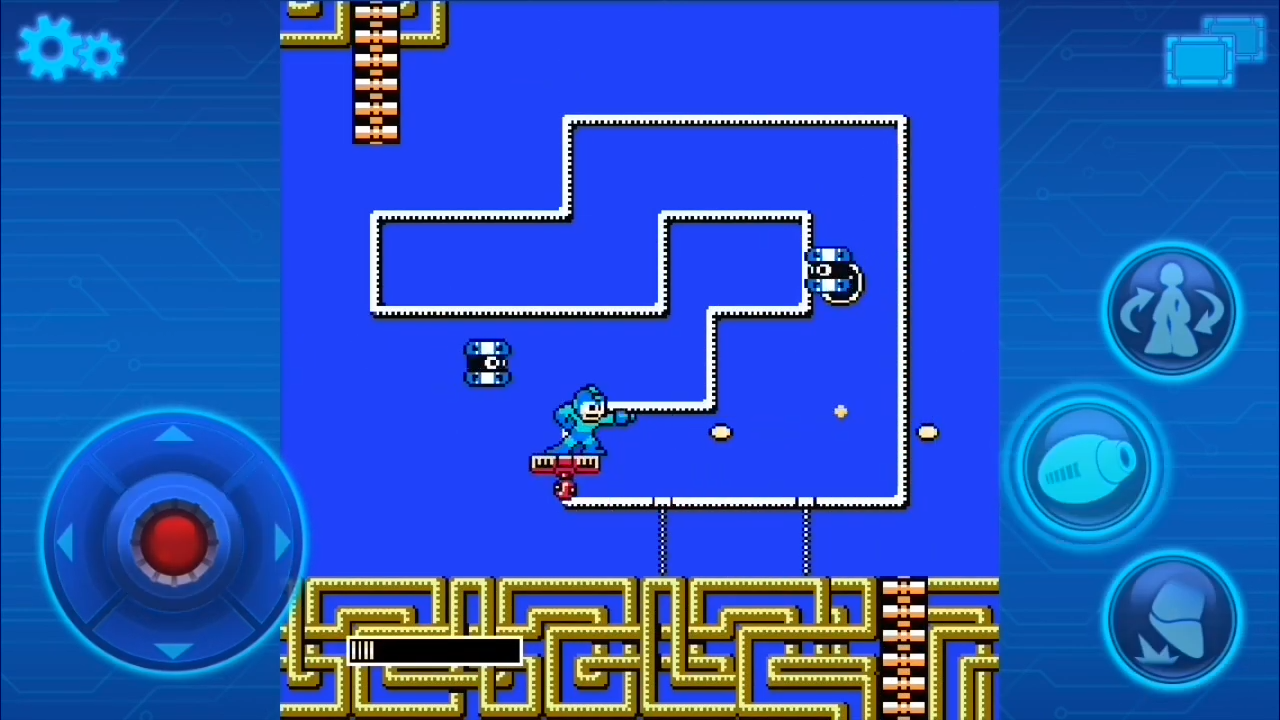Tap the up arrow on the D-pad
1280x720 pixels.
pyautogui.click(x=172, y=433)
